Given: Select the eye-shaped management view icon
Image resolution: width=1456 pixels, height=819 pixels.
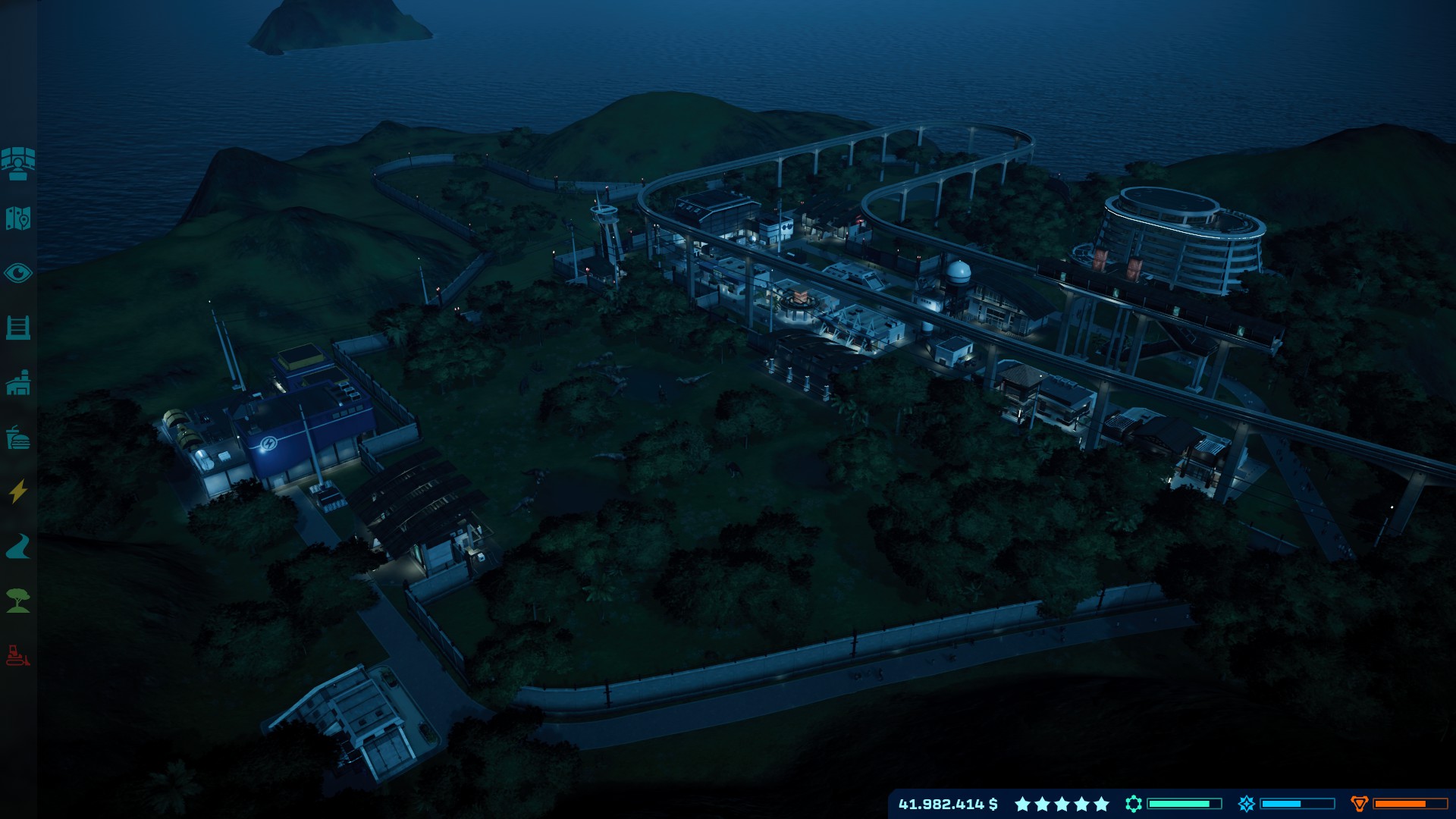Looking at the screenshot, I should point(18,273).
